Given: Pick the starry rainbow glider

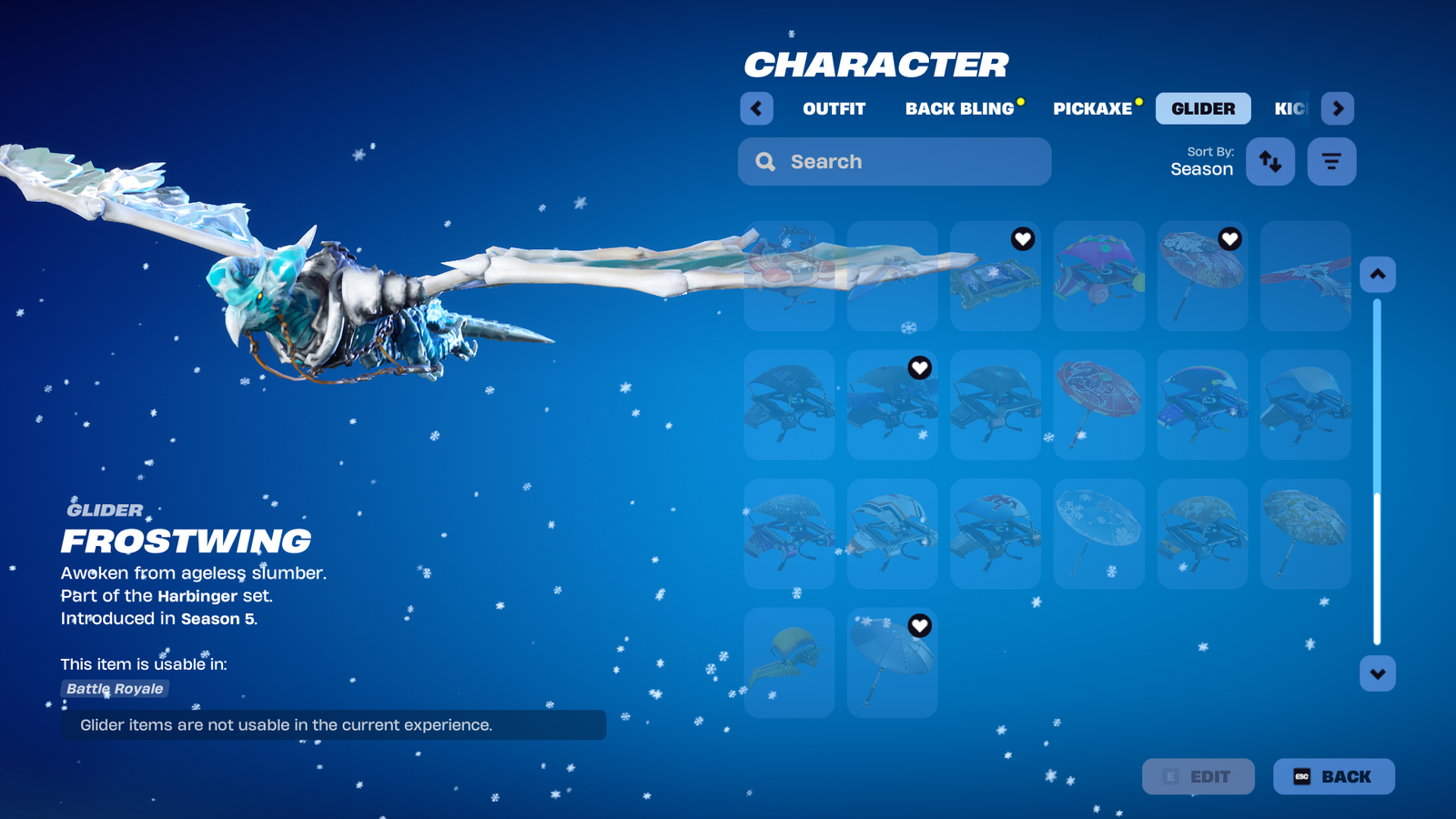Looking at the screenshot, I should coord(1202,405).
